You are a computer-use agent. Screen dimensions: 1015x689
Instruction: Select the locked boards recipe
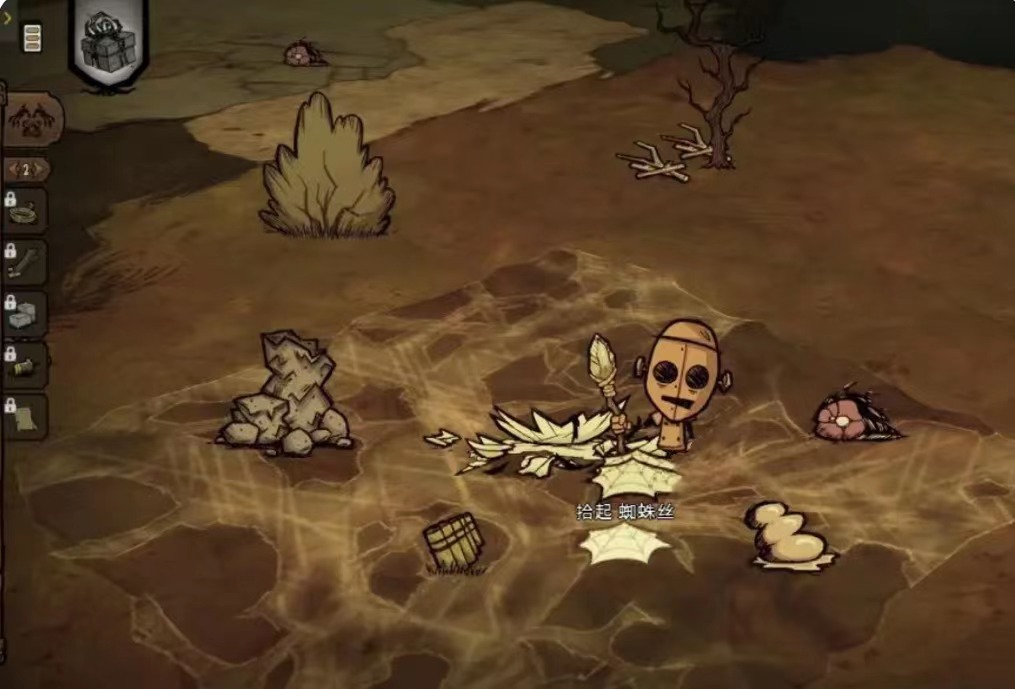pos(25,264)
